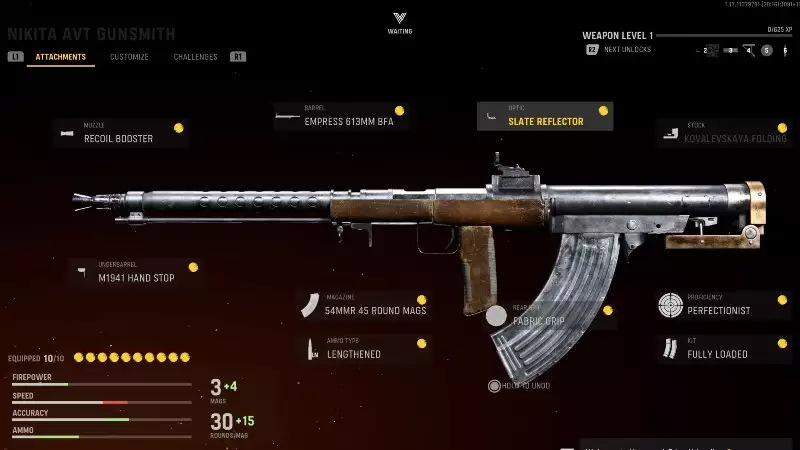Choose the Empress 613mm BFA barrel slot
The height and width of the screenshot is (450, 800).
(x=340, y=117)
